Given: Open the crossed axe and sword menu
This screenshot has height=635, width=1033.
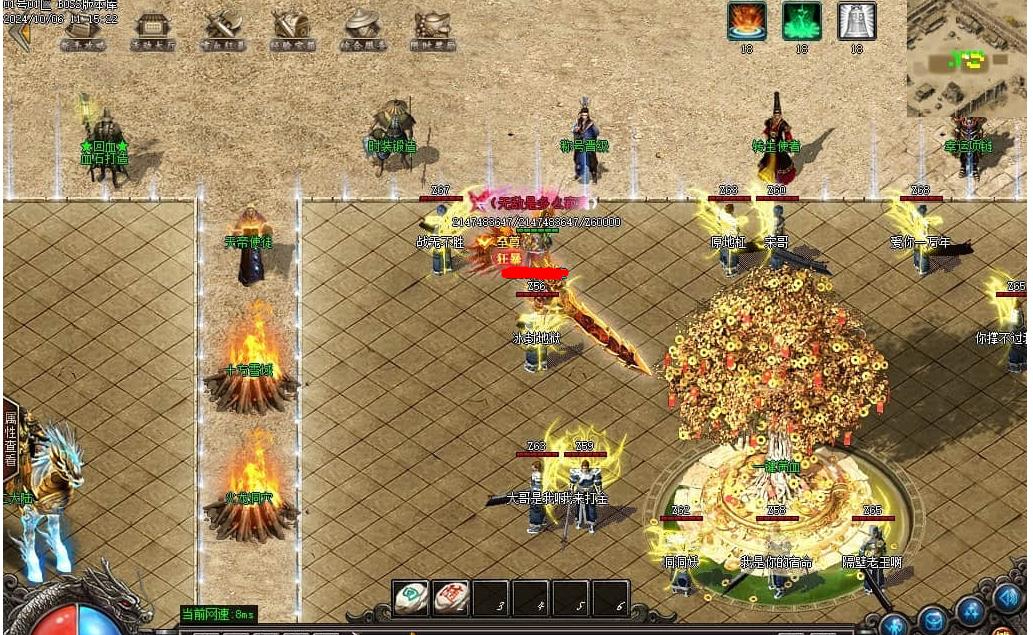Looking at the screenshot, I should point(223,30).
